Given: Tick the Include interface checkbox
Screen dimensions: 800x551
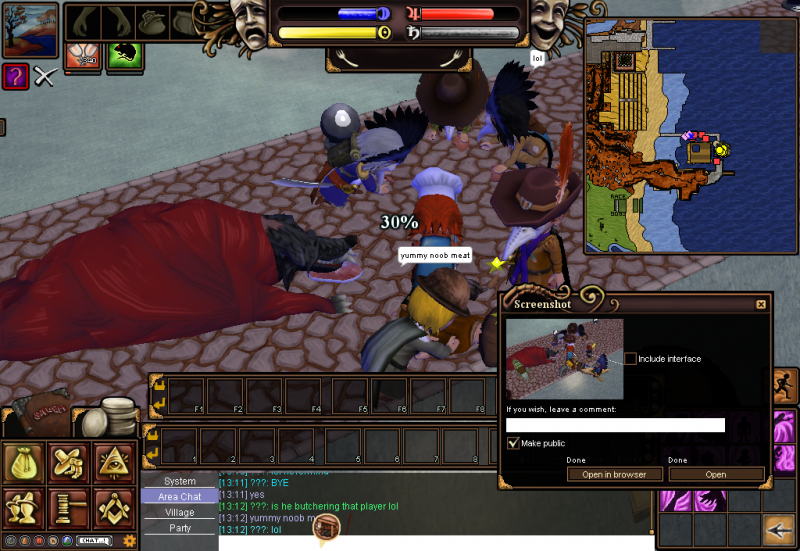Looking at the screenshot, I should tap(630, 358).
